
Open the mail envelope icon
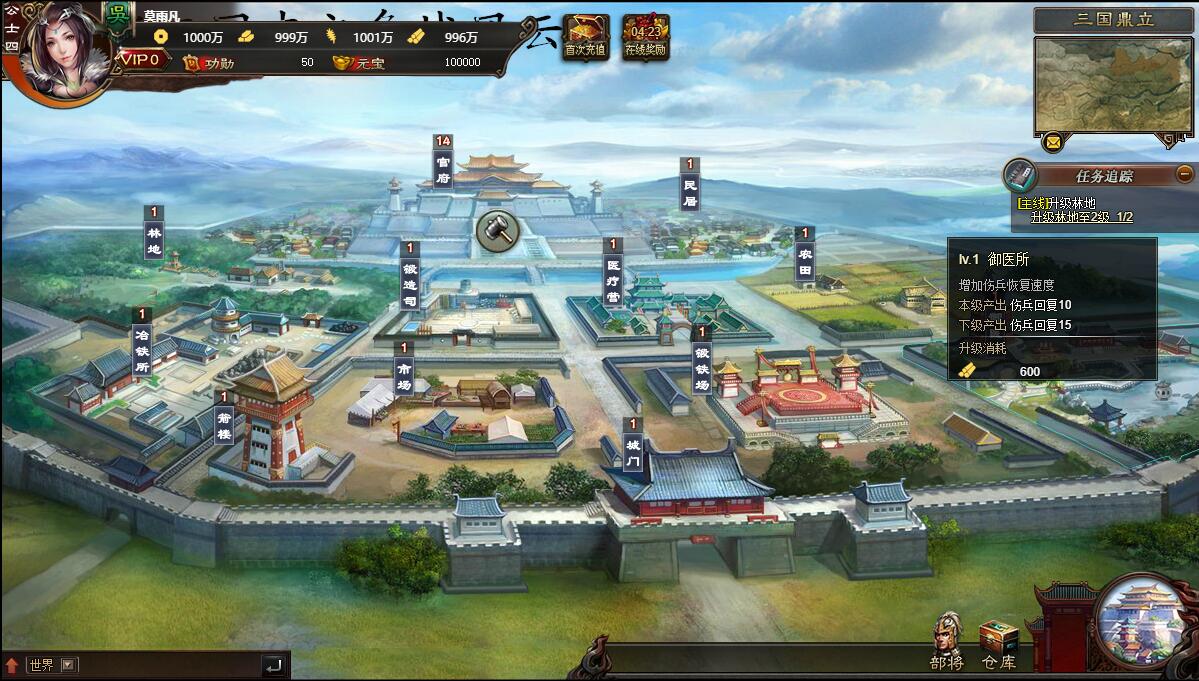point(1052,142)
